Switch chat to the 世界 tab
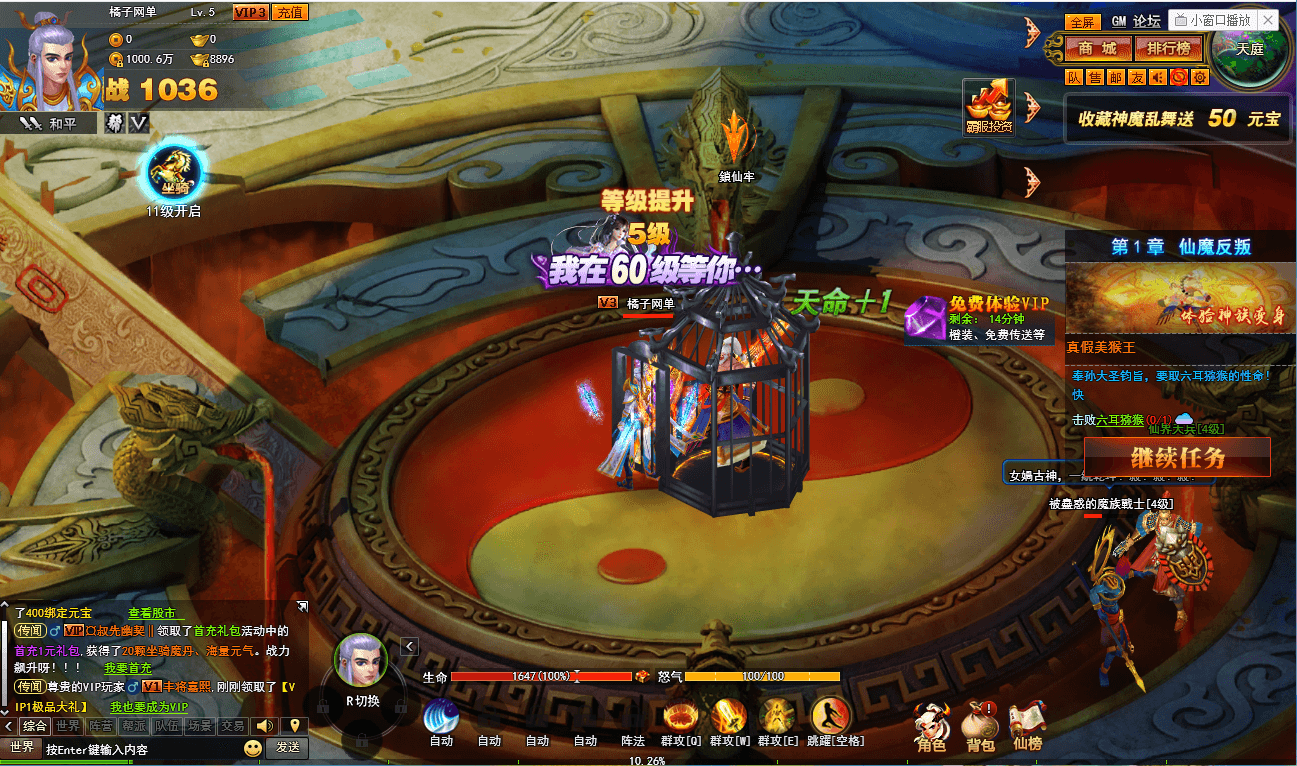 (68, 726)
